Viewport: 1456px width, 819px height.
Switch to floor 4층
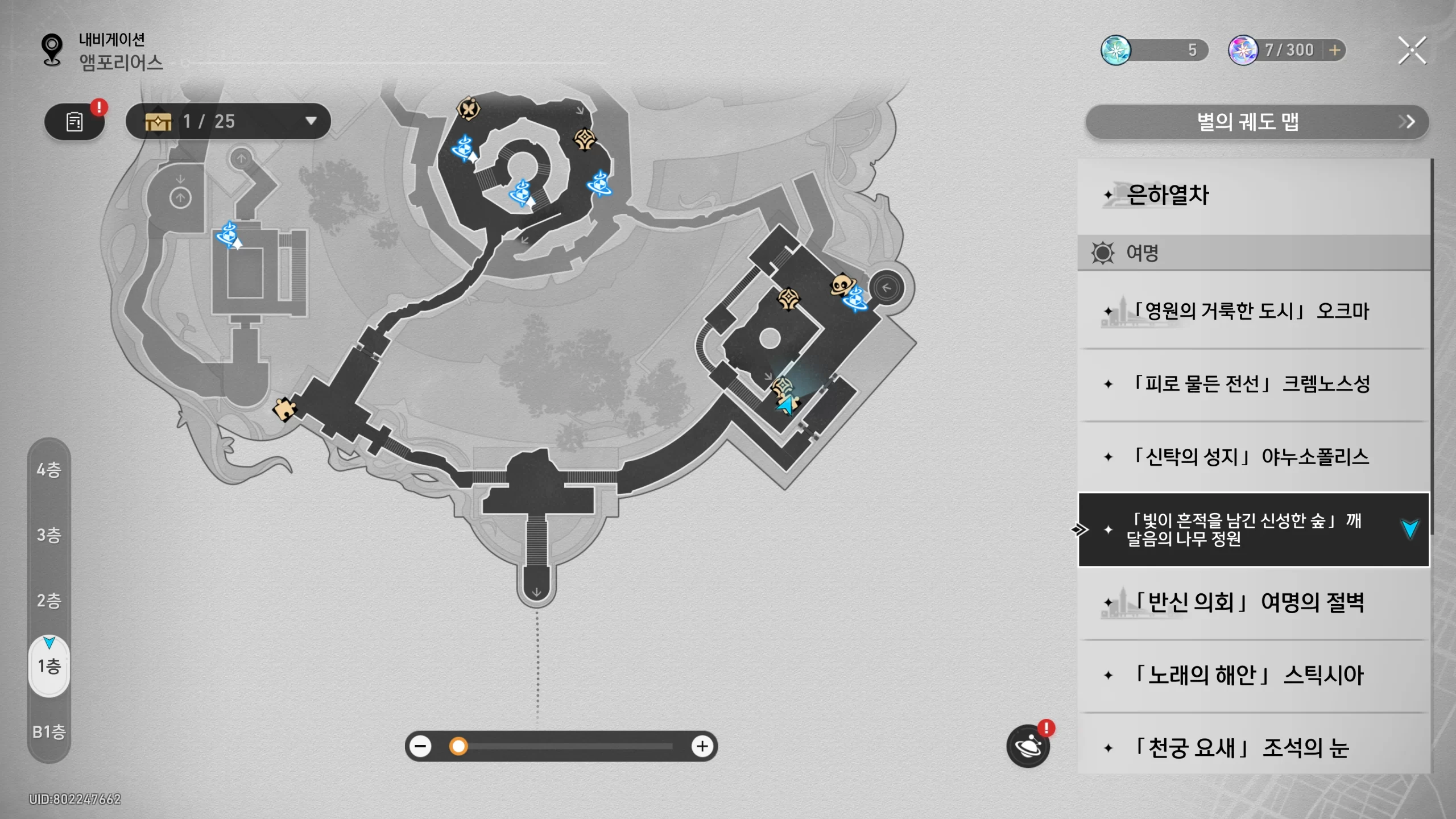[x=49, y=470]
